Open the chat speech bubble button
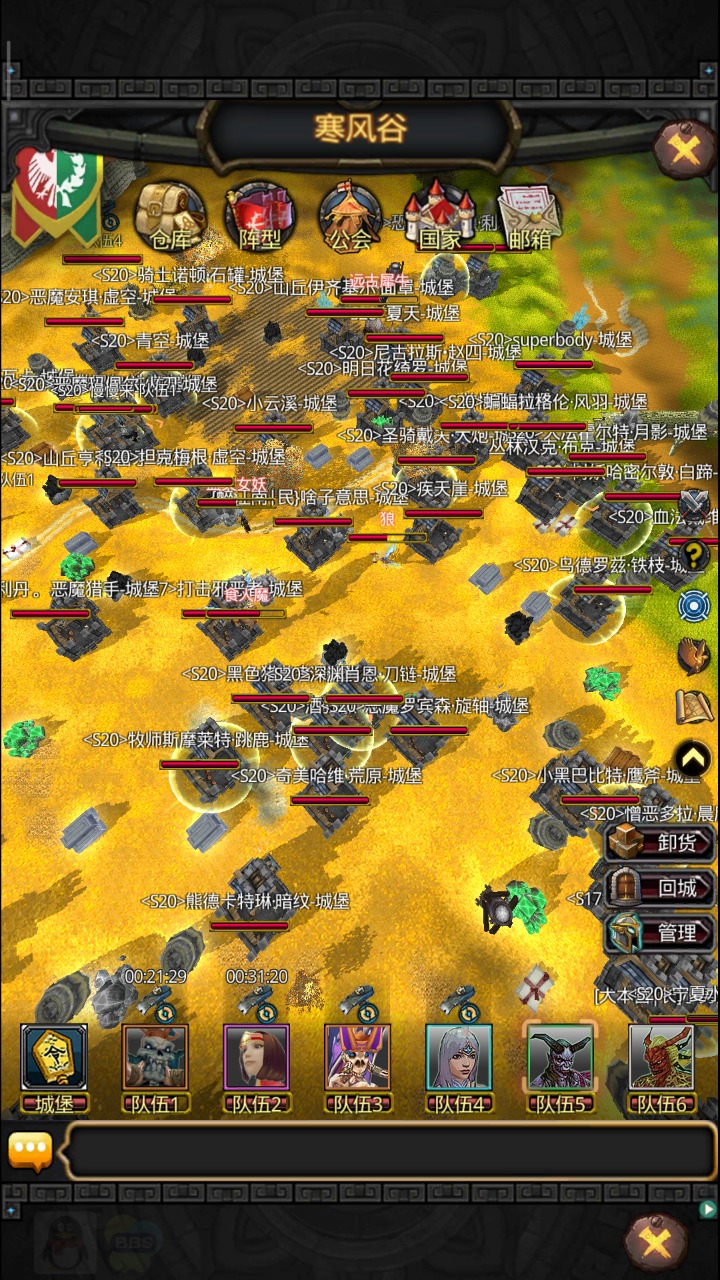 [x=30, y=1151]
